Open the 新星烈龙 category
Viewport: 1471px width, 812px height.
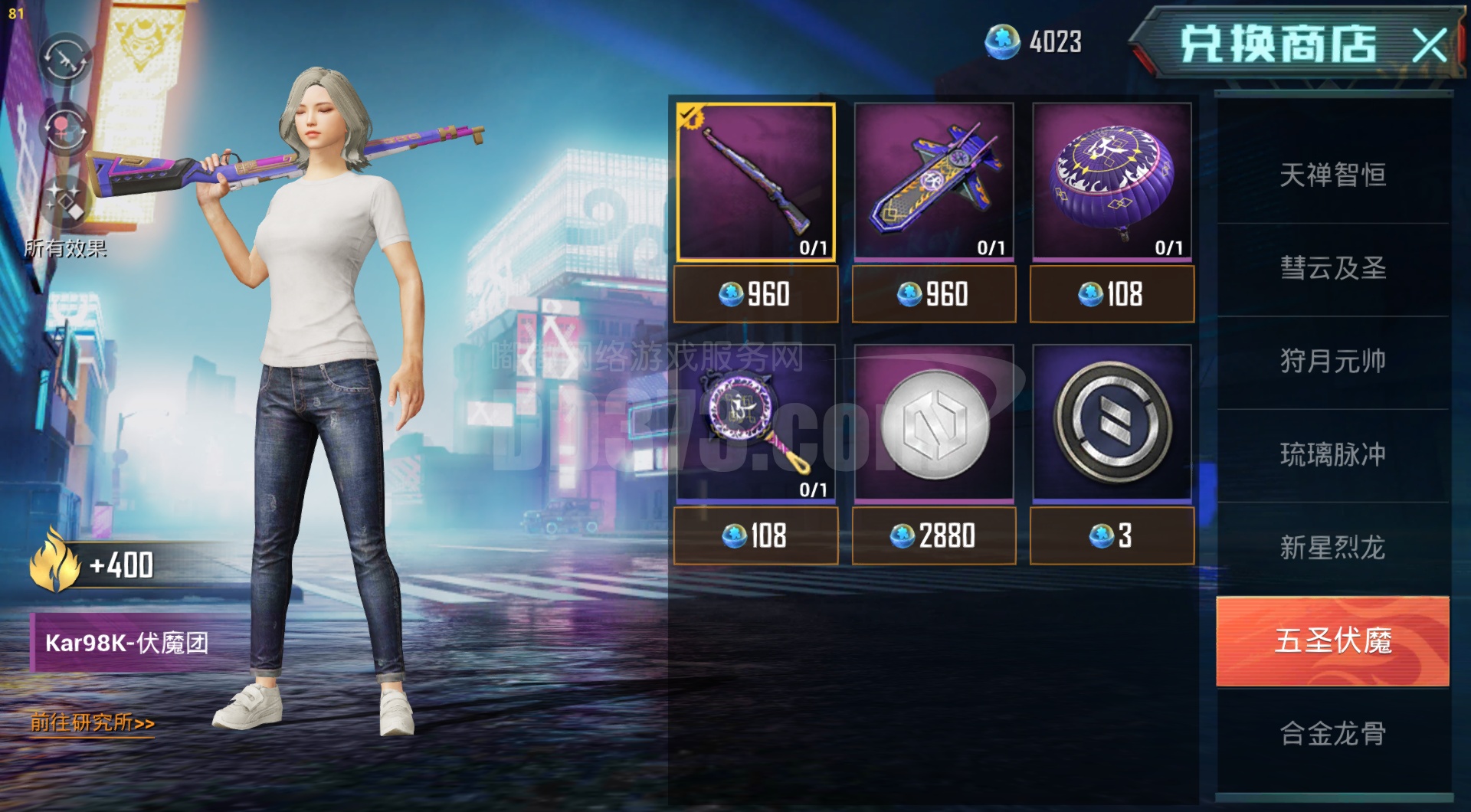point(1332,548)
